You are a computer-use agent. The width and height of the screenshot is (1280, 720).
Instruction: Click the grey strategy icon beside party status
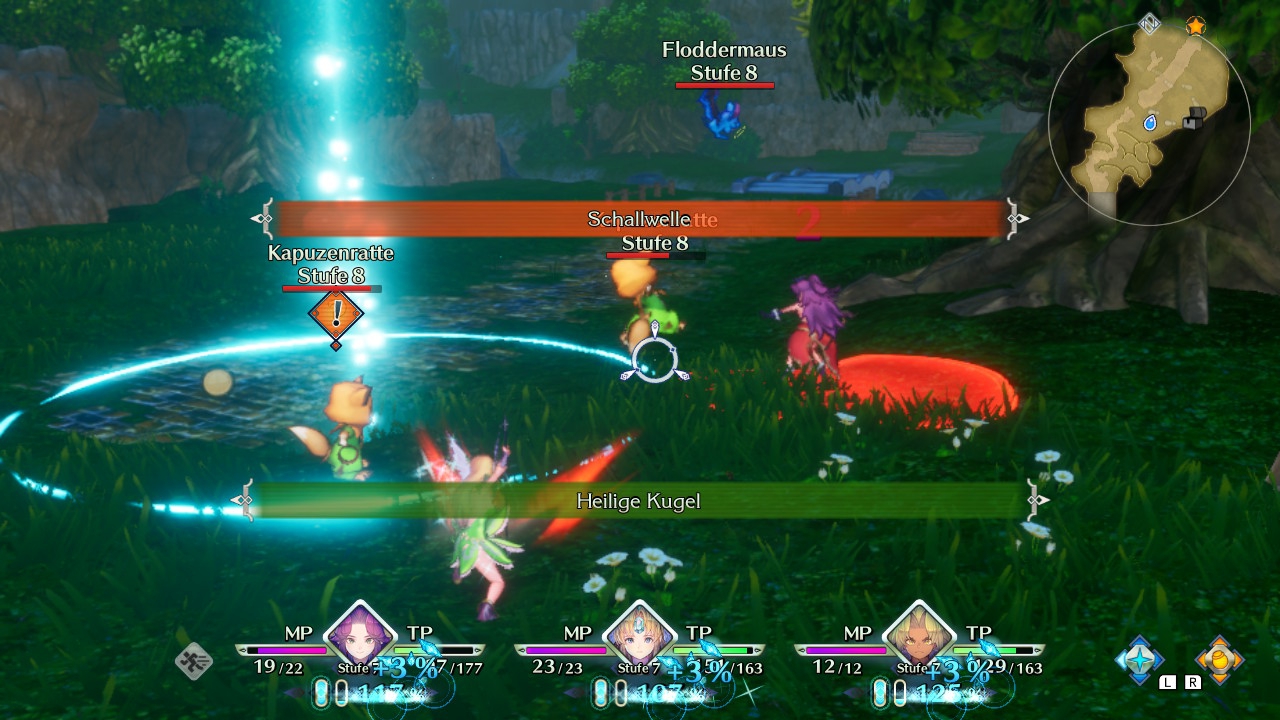(x=193, y=661)
